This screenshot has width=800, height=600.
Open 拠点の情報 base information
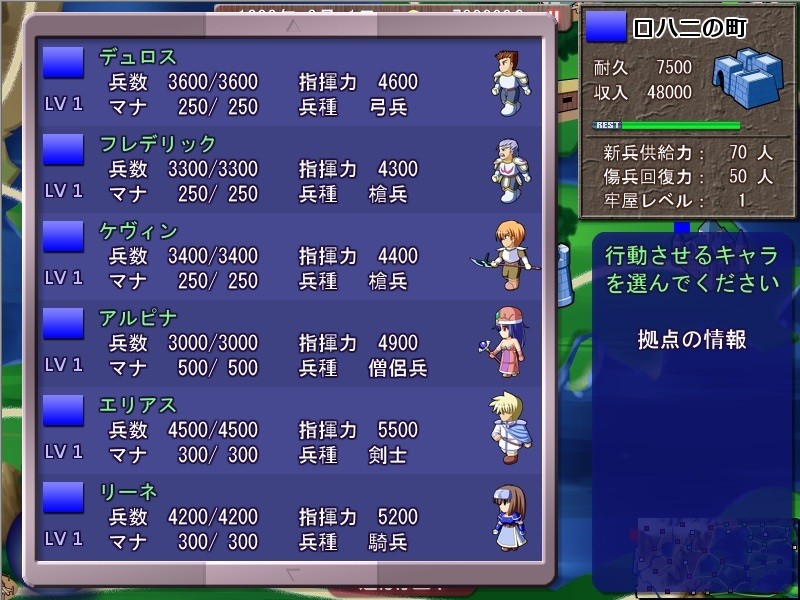692,340
